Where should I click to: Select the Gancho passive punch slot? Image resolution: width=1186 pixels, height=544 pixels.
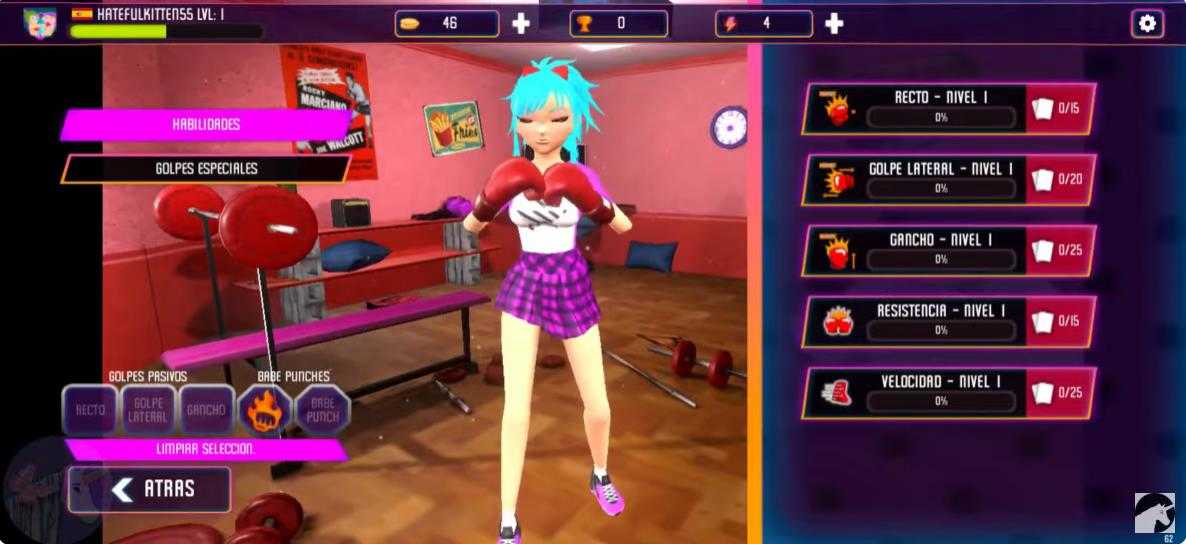[207, 410]
